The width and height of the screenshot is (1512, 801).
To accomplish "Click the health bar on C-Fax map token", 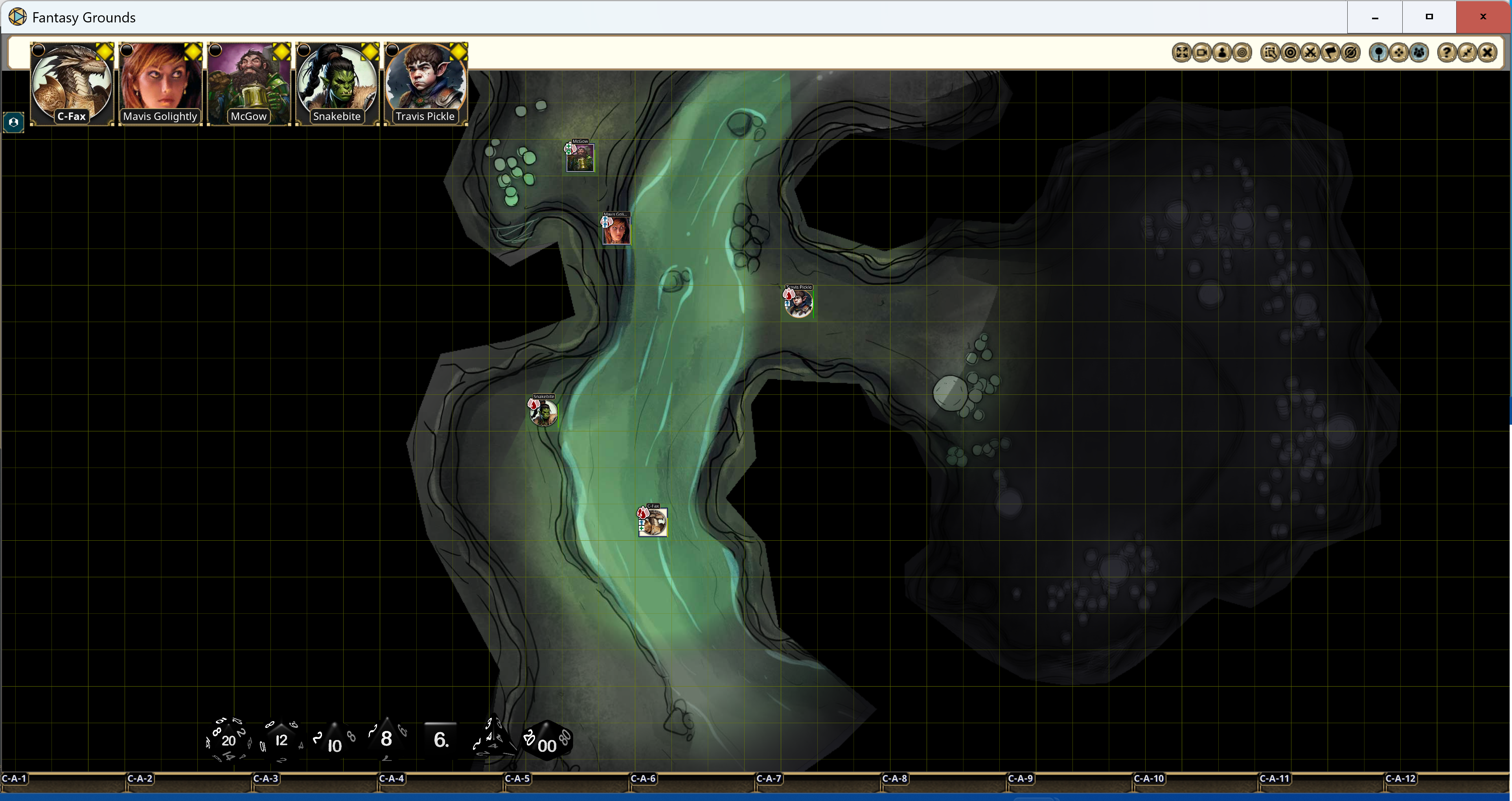I will 668,528.
